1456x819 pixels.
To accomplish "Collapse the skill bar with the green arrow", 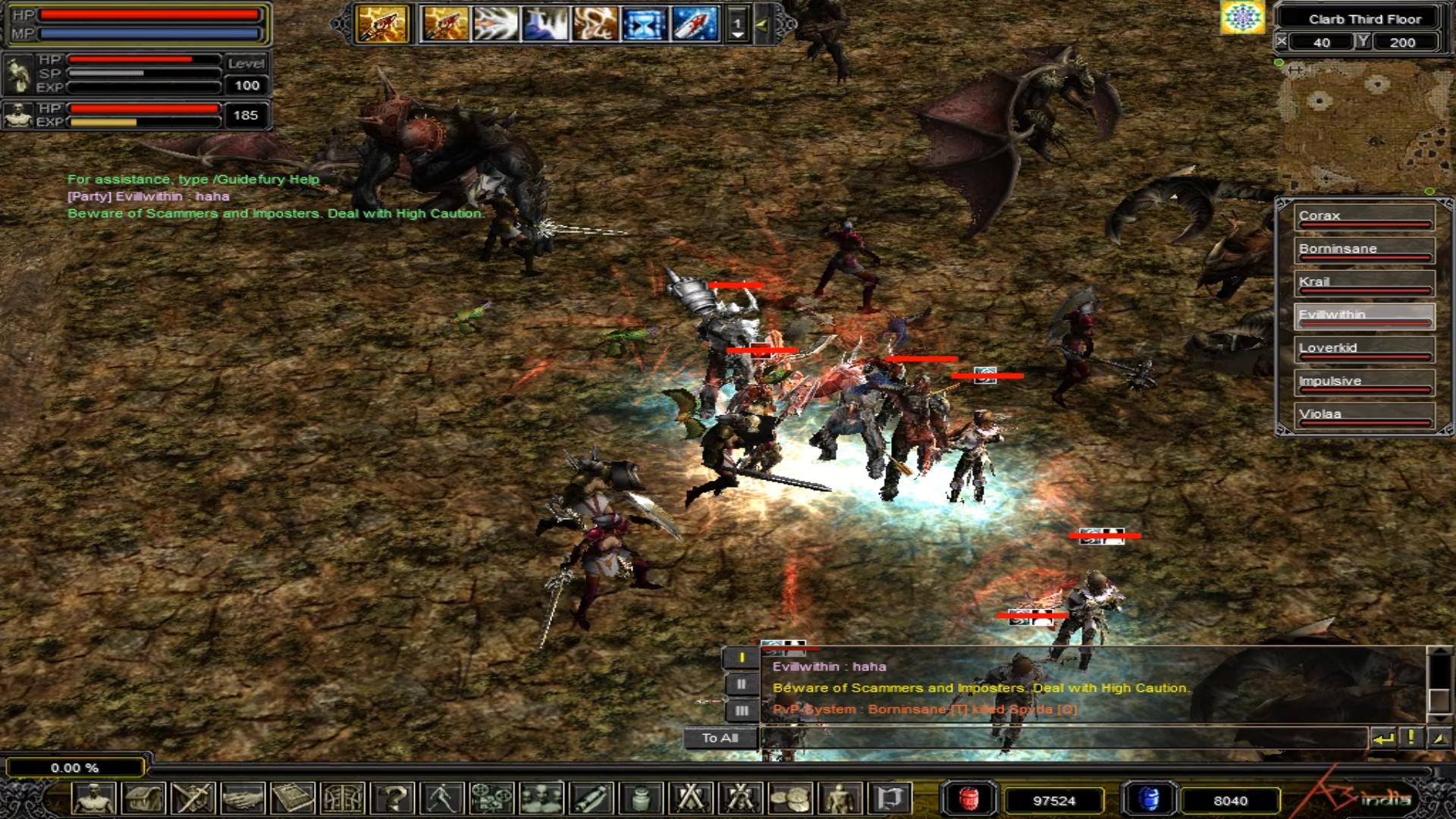I will [x=761, y=25].
